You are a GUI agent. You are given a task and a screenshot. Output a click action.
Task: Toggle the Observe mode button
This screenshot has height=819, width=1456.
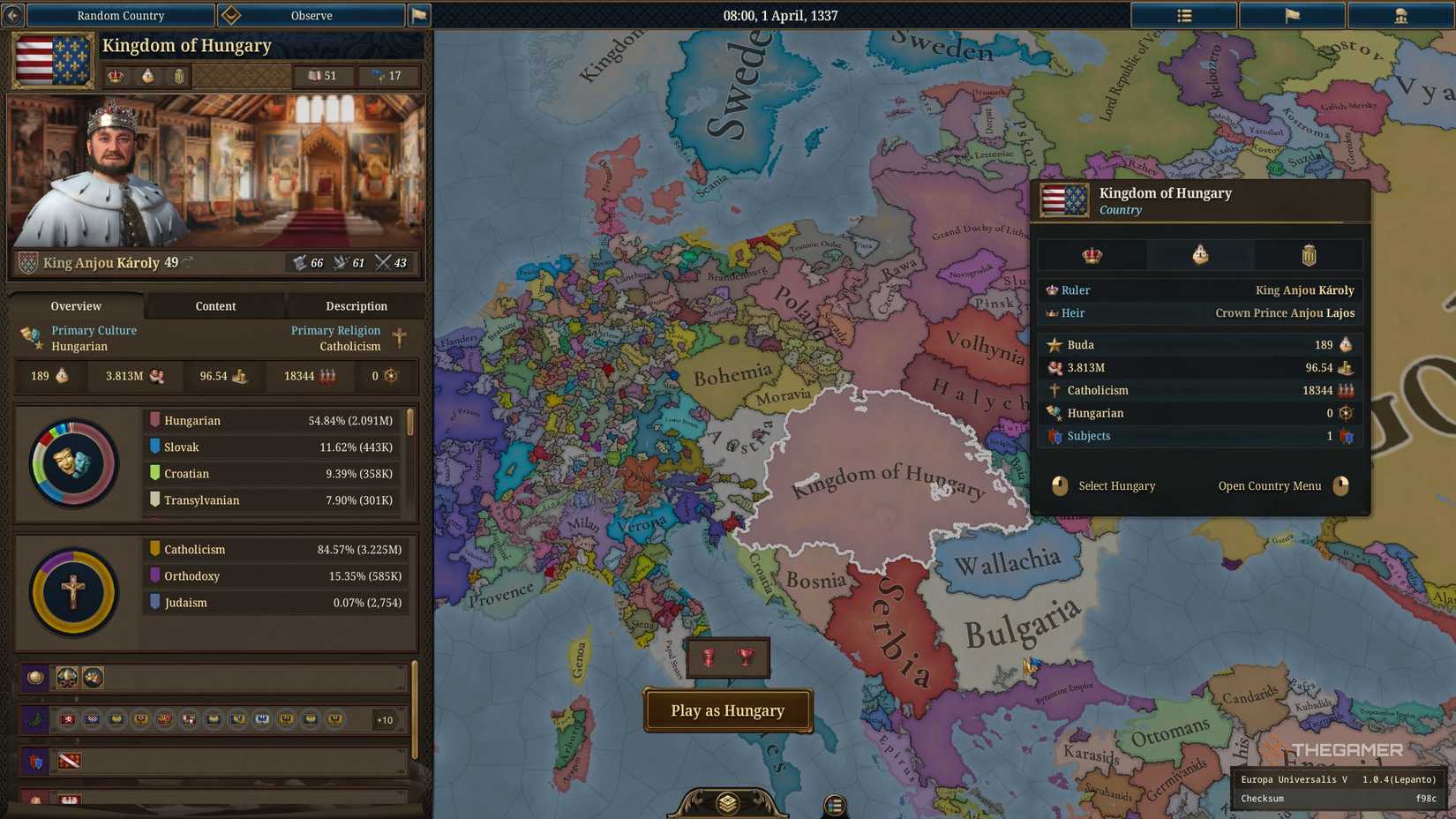point(311,15)
